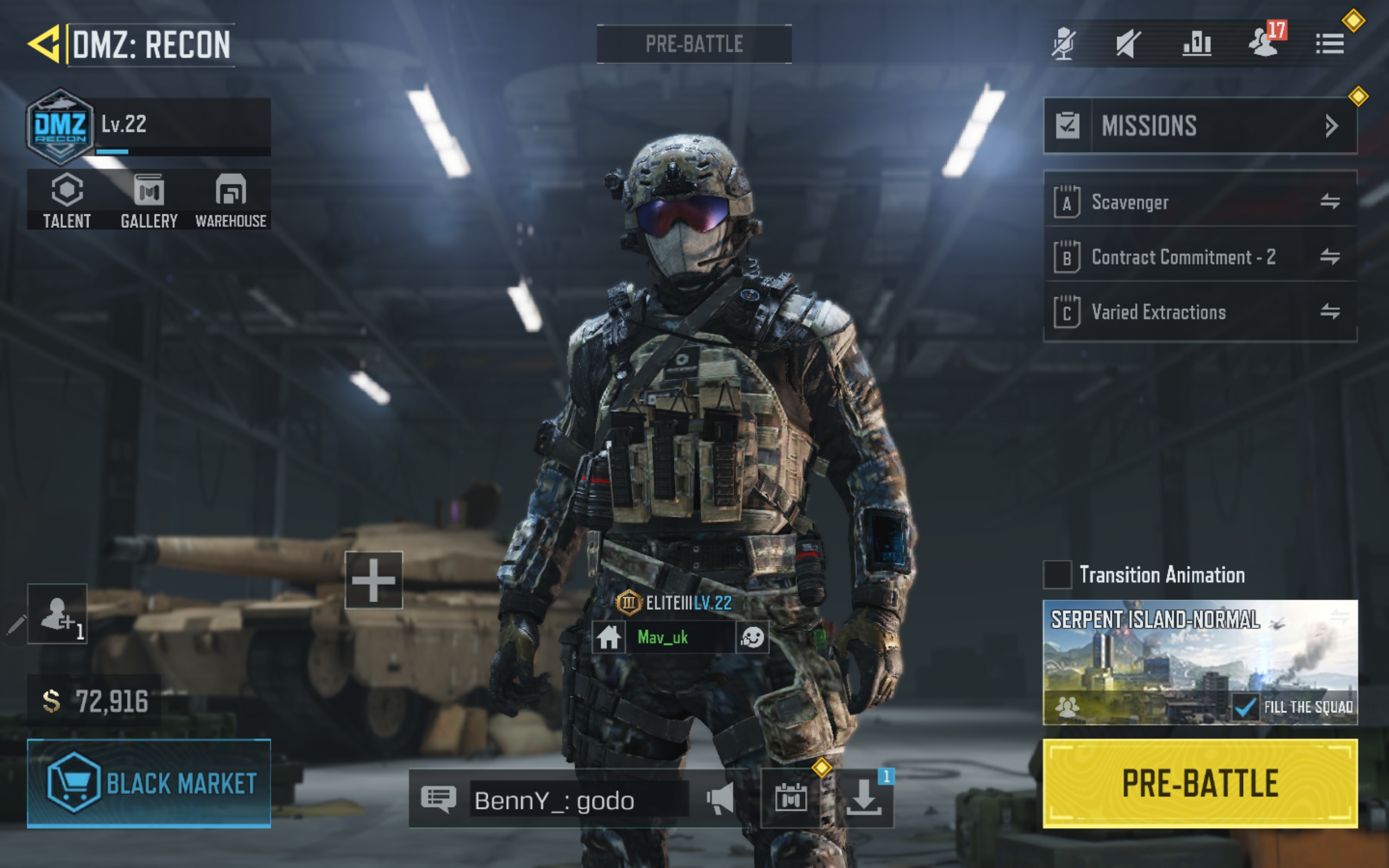Open the chat box showing BennY_ message
This screenshot has width=1389, height=868.
577,800
